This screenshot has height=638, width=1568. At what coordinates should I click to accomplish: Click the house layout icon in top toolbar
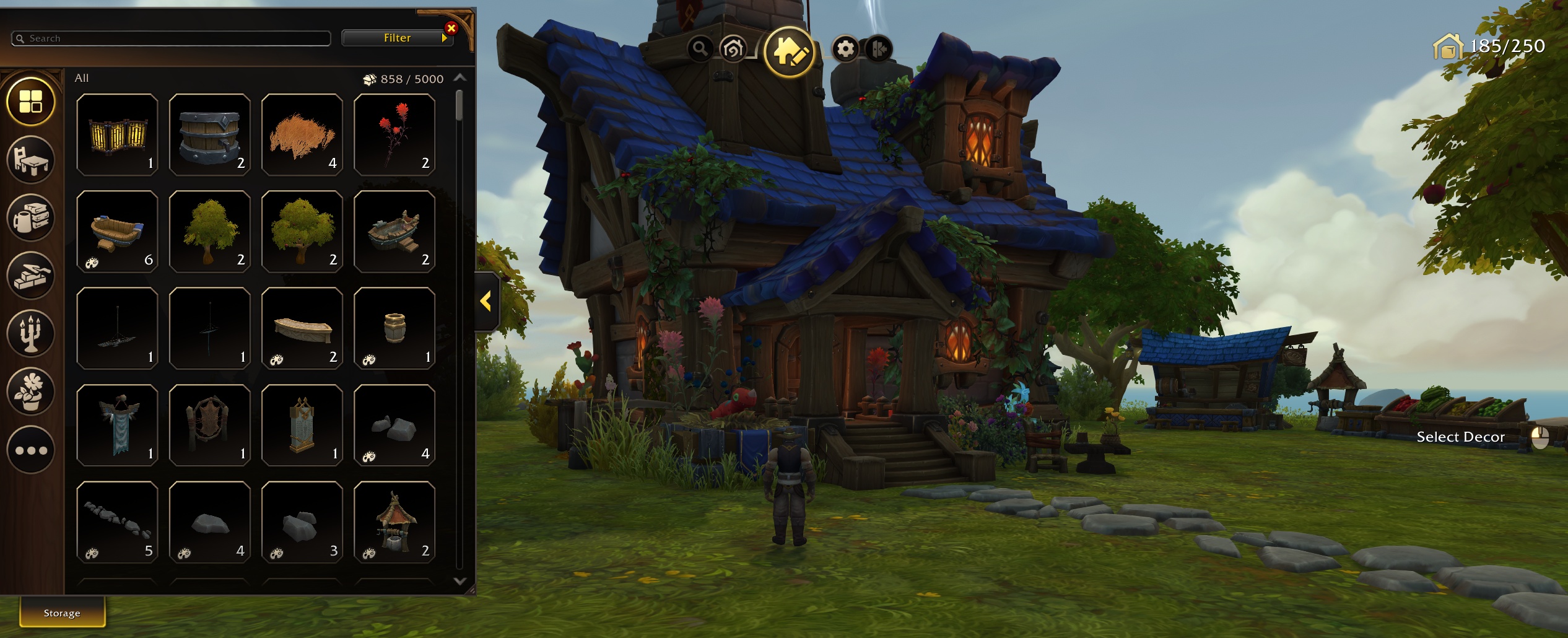pos(733,48)
